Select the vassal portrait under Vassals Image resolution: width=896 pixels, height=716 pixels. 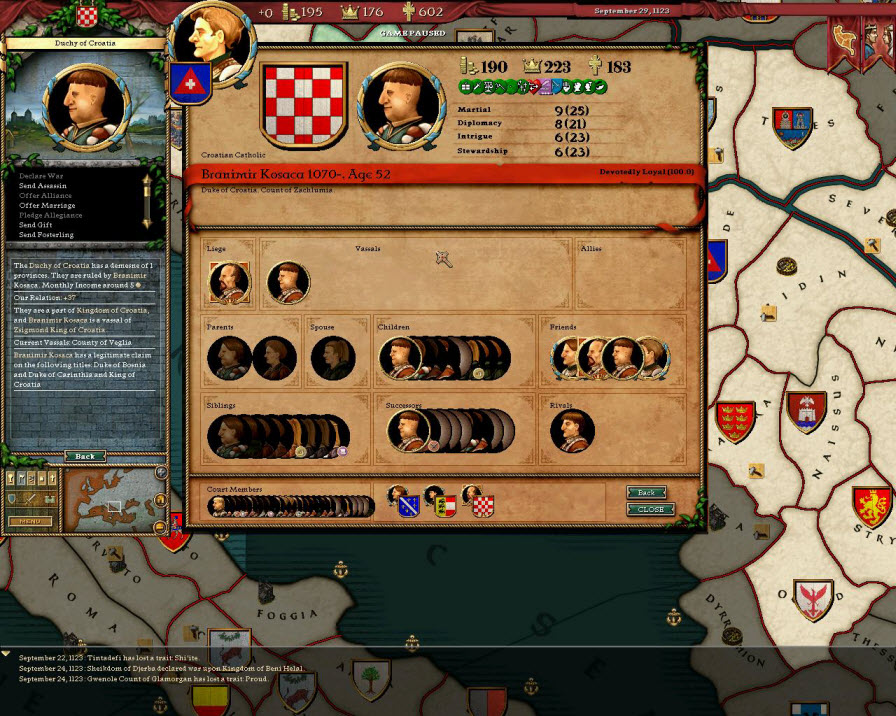288,283
